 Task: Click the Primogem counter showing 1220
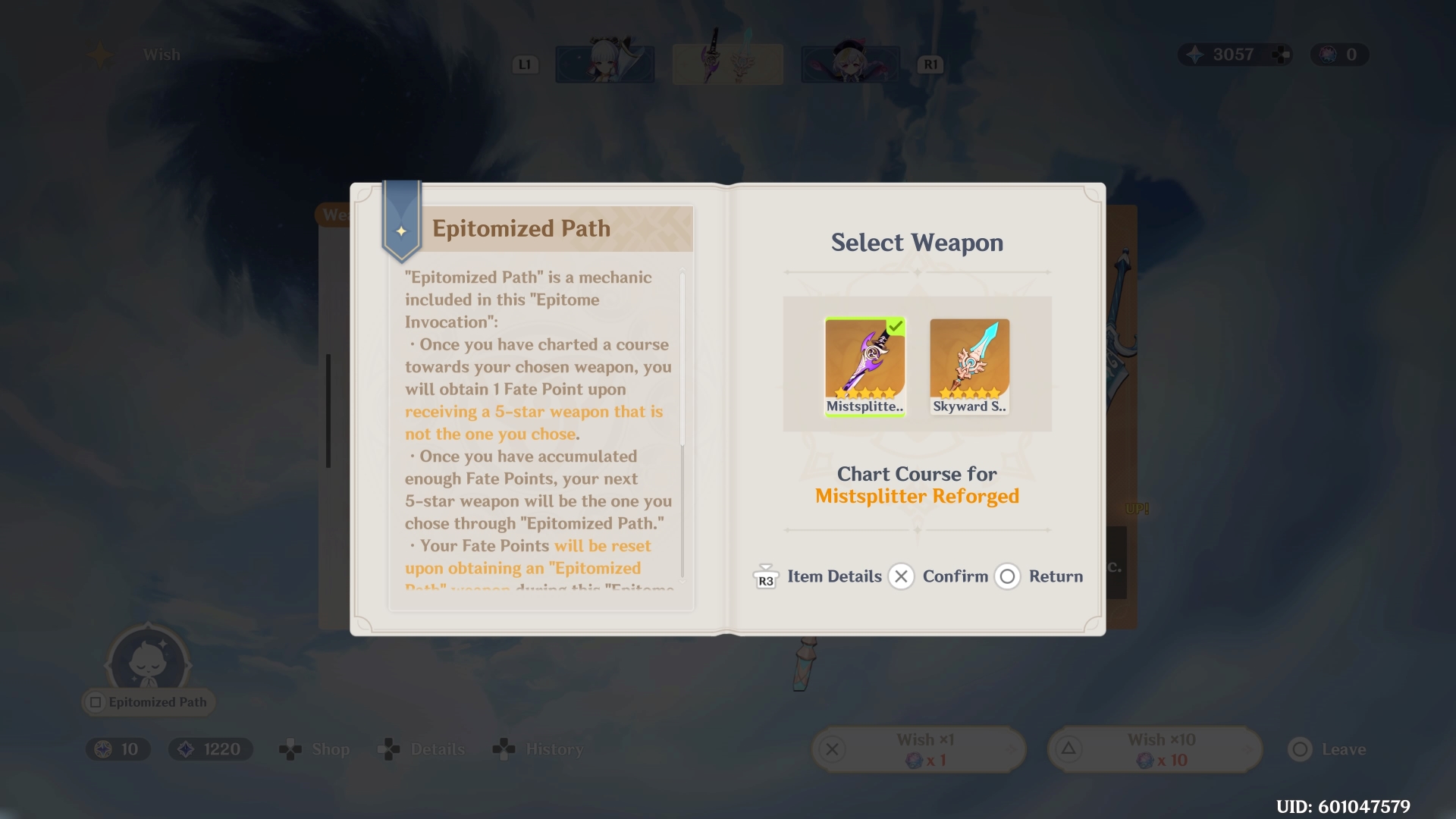point(210,748)
